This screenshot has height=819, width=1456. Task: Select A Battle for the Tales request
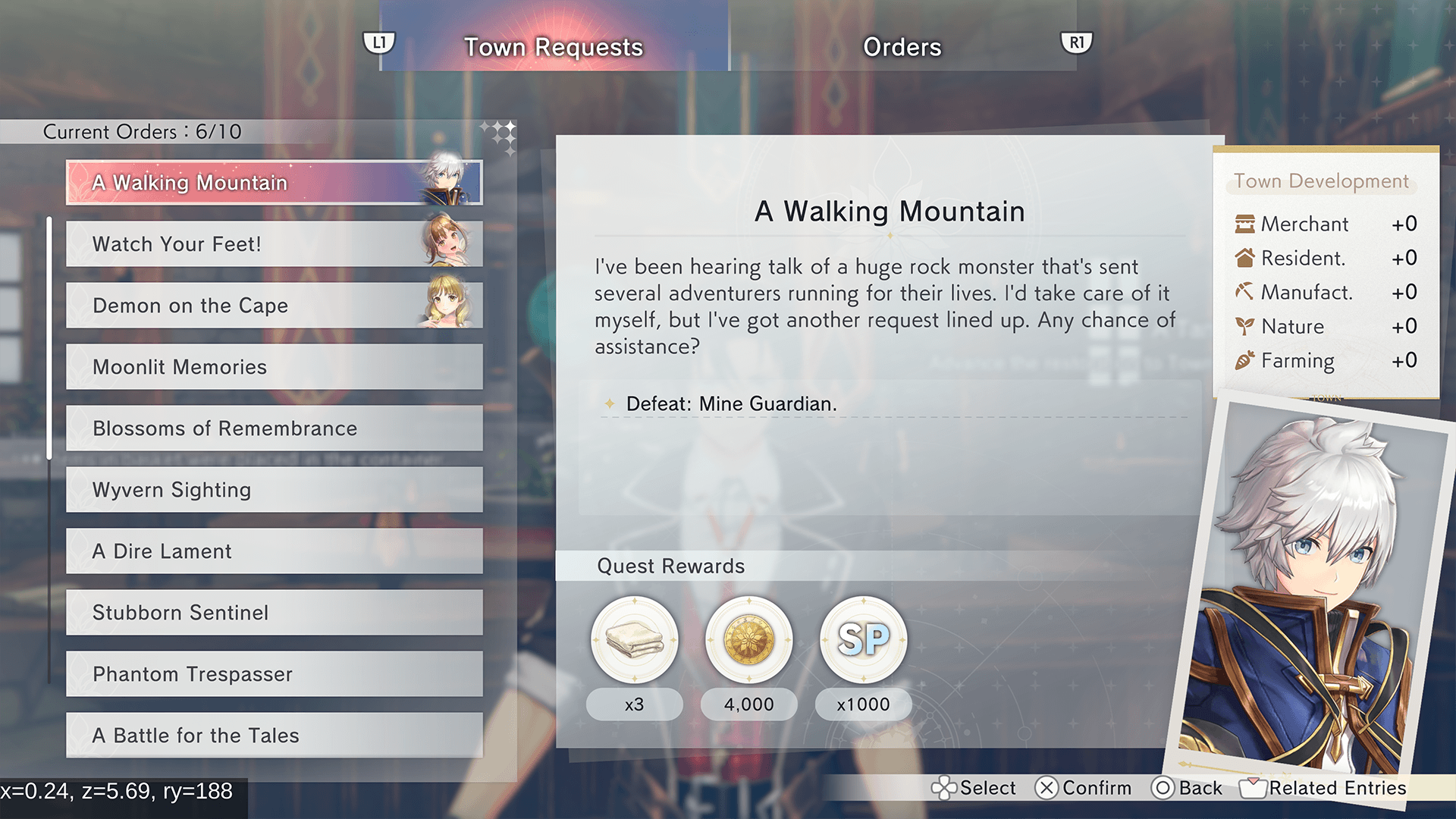(274, 736)
